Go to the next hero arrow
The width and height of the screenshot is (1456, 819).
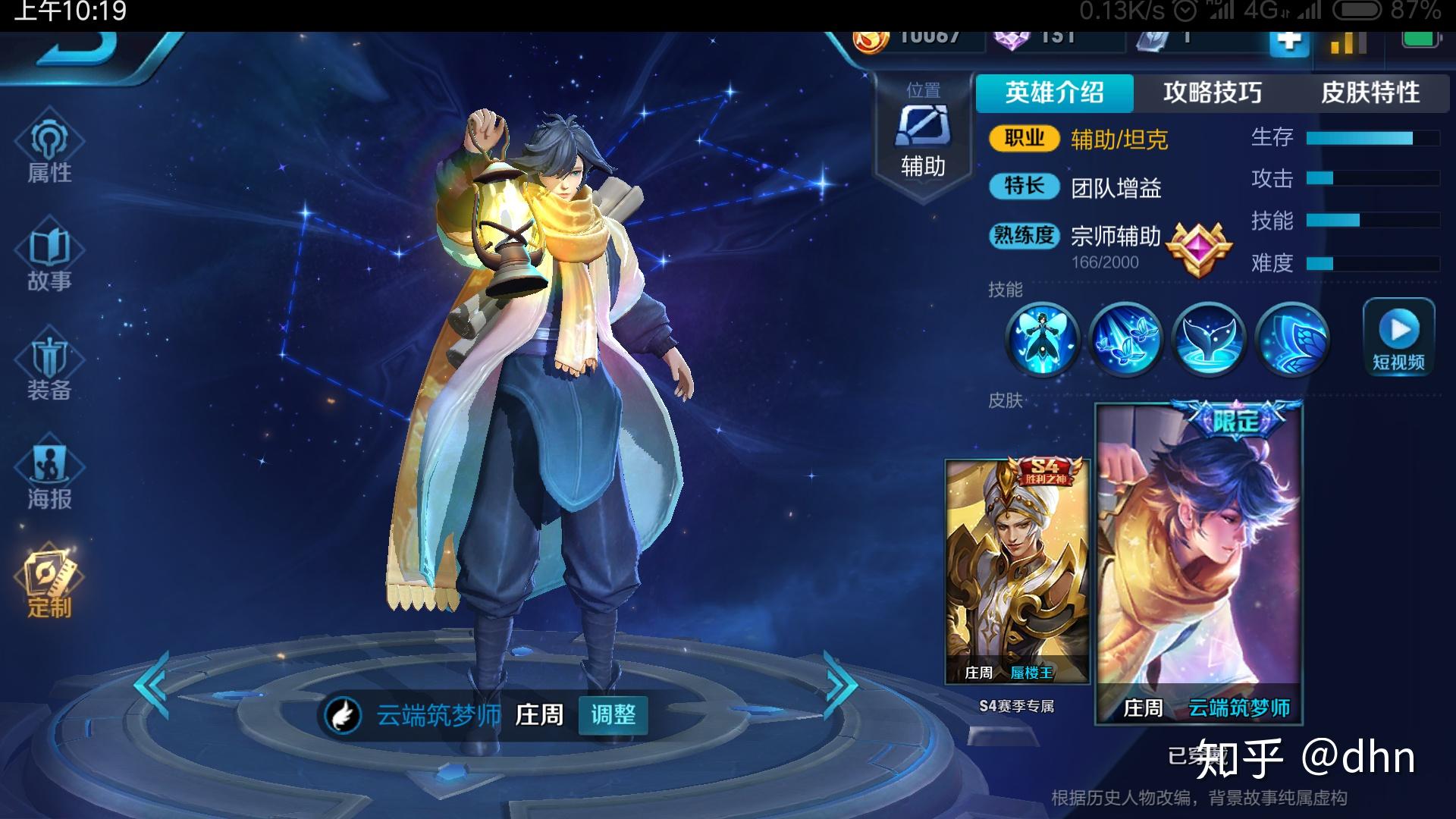click(x=840, y=684)
